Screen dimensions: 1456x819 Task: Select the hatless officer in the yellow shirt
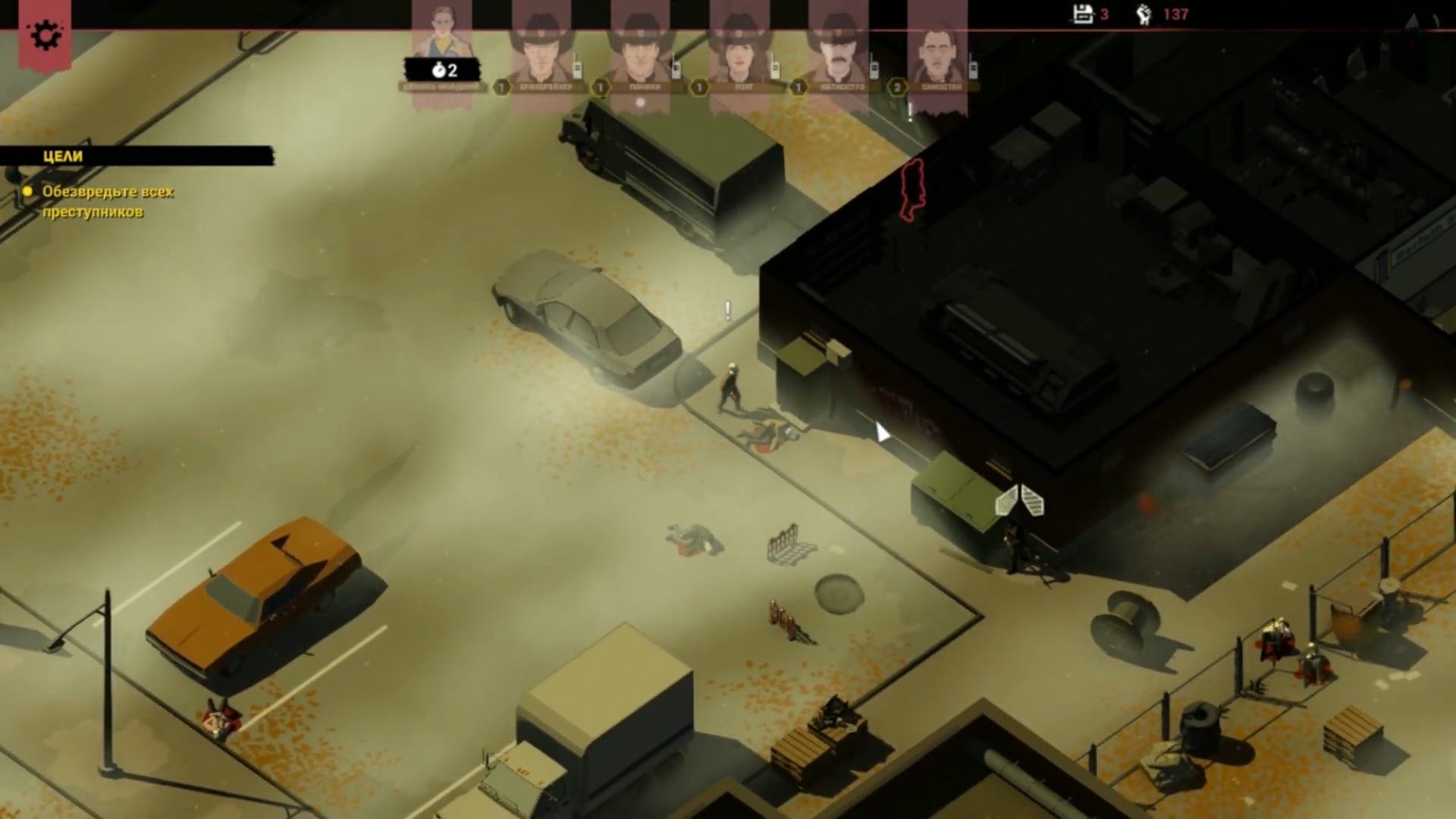pos(441,38)
